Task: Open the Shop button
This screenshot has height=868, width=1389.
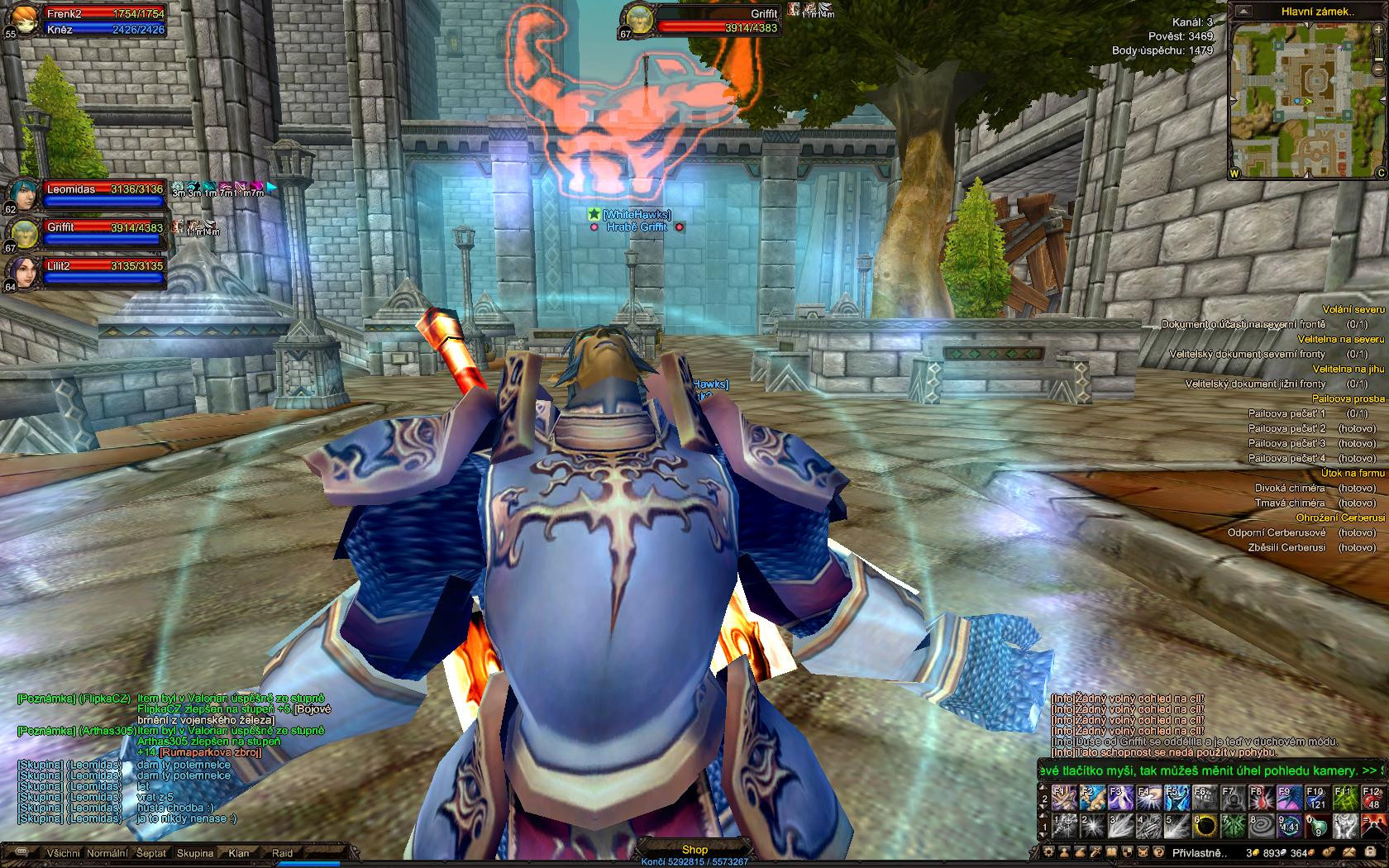Action: pyautogui.click(x=694, y=850)
